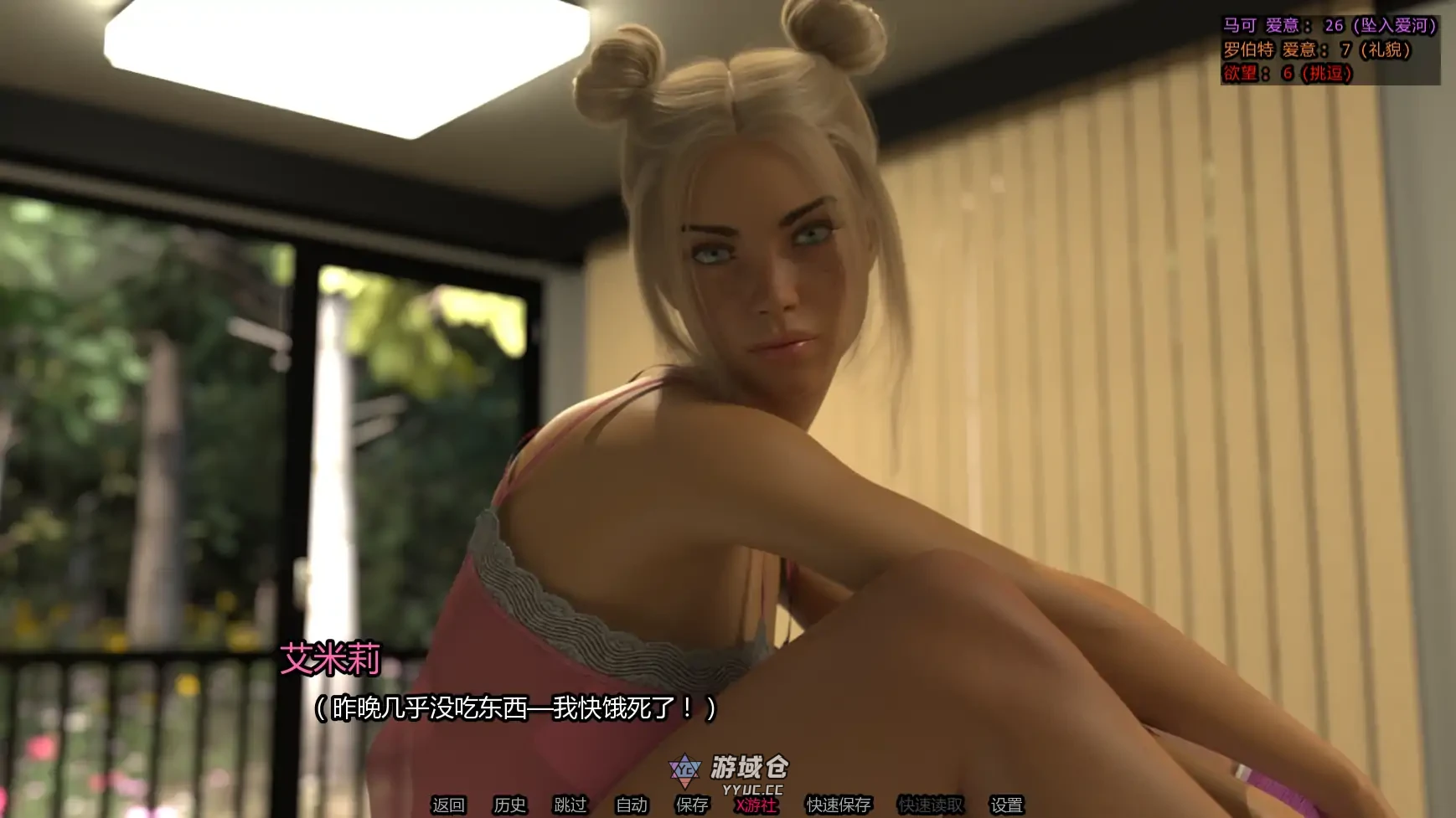The width and height of the screenshot is (1456, 818).
Task: Click the stats overlay panel top right
Action: point(1332,49)
